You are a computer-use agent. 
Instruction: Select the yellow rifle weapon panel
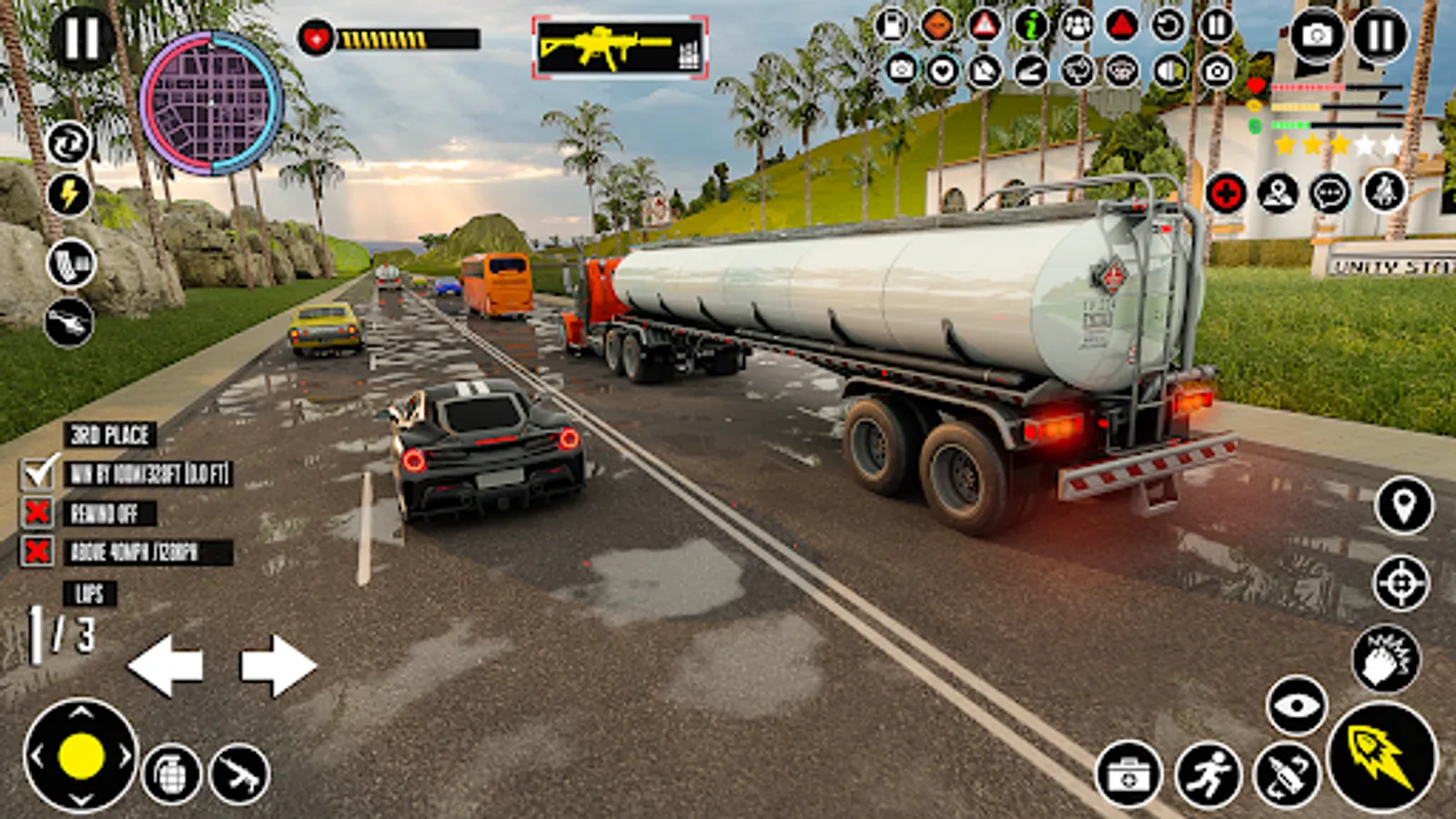point(620,47)
